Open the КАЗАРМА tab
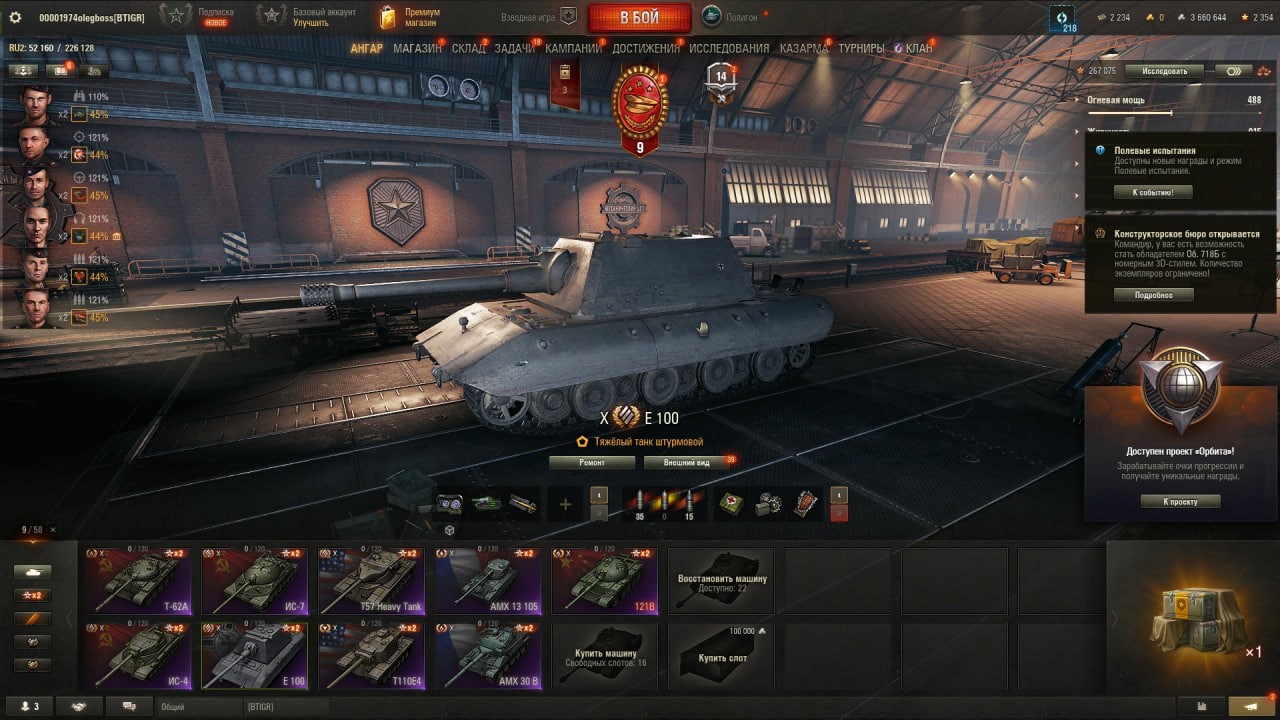Screen dimensions: 1280x720 (x=803, y=48)
